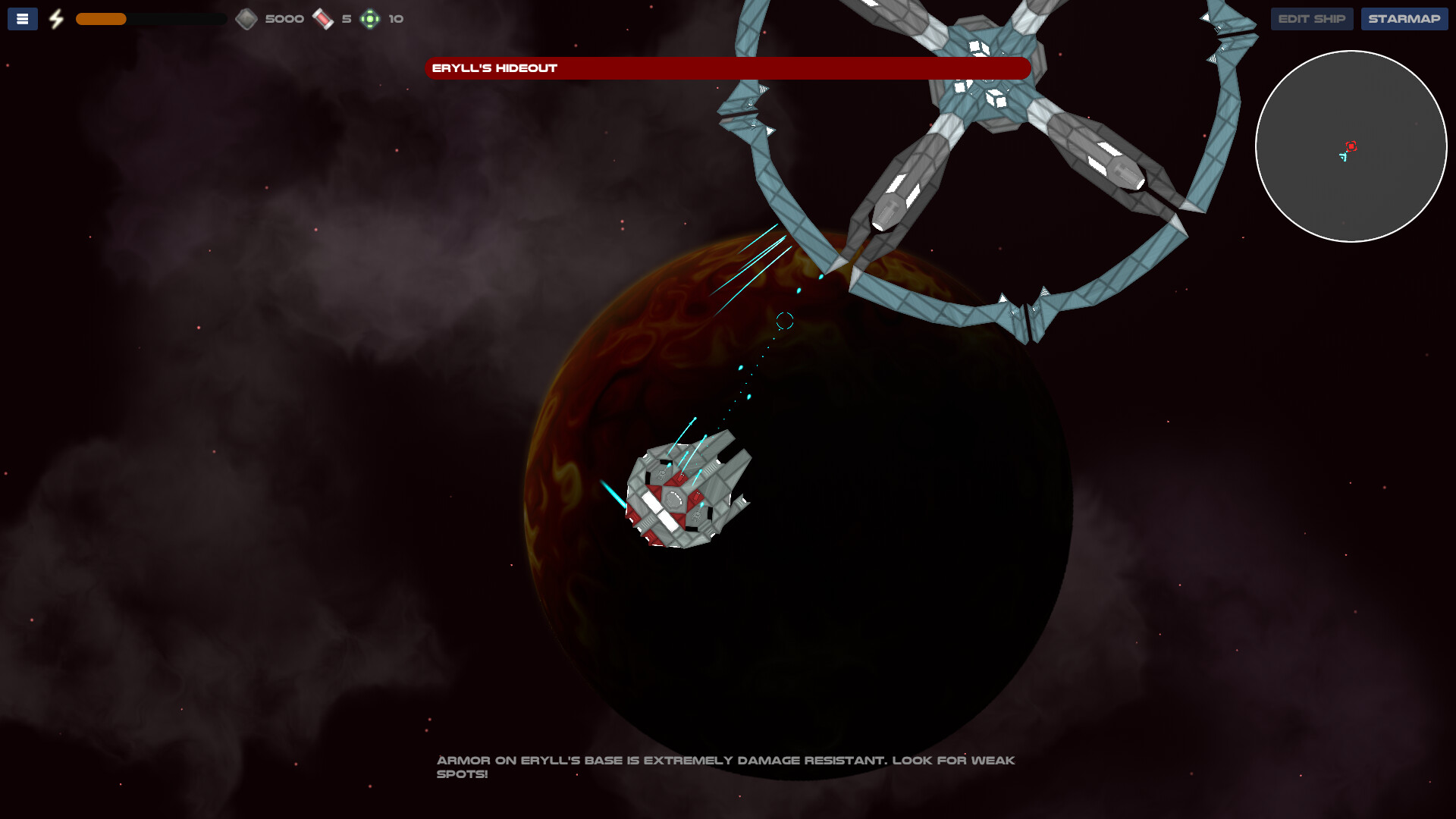Click the red enemy marker on the minimap
Image resolution: width=1456 pixels, height=819 pixels.
click(1350, 146)
